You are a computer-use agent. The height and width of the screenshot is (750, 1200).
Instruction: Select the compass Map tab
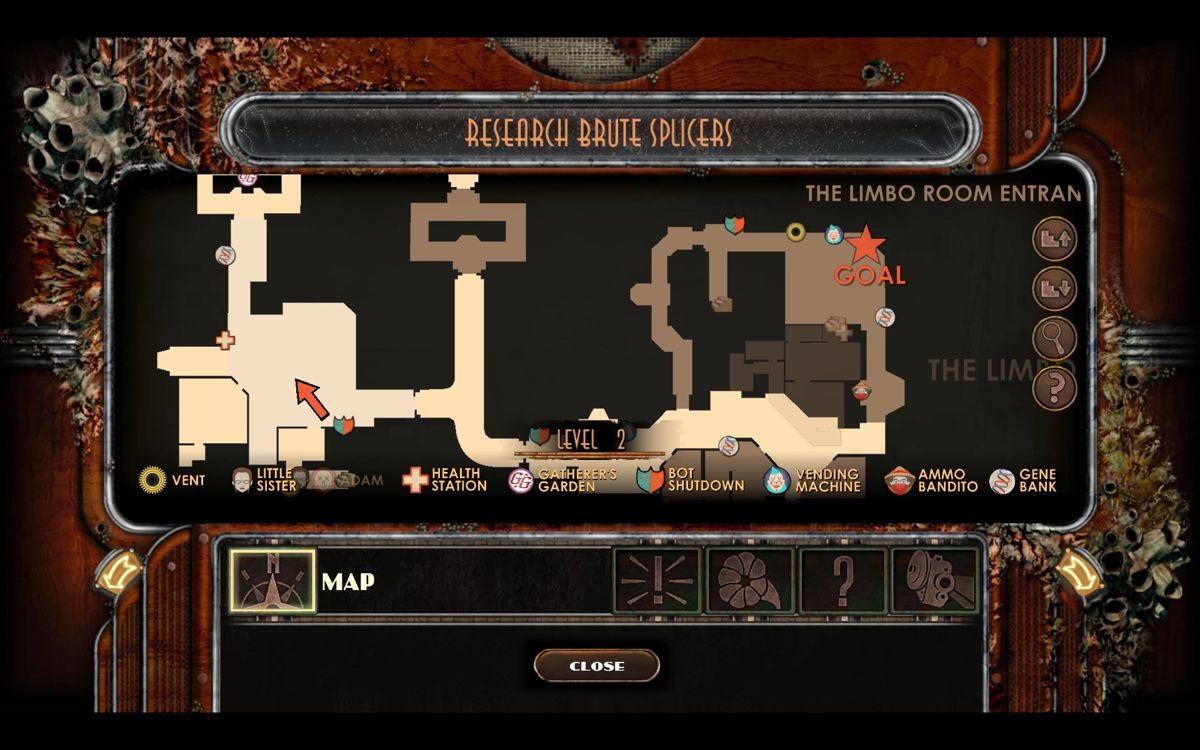coord(272,581)
